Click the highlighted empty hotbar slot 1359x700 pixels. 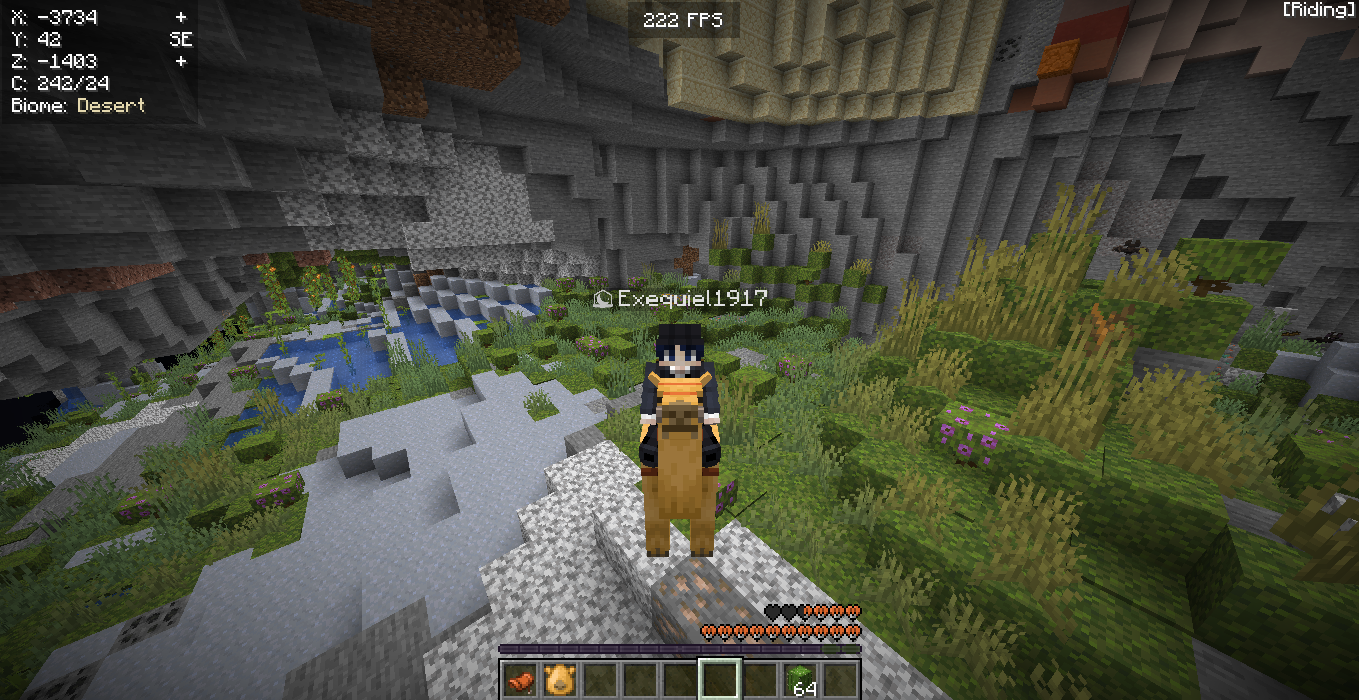pyautogui.click(x=719, y=679)
